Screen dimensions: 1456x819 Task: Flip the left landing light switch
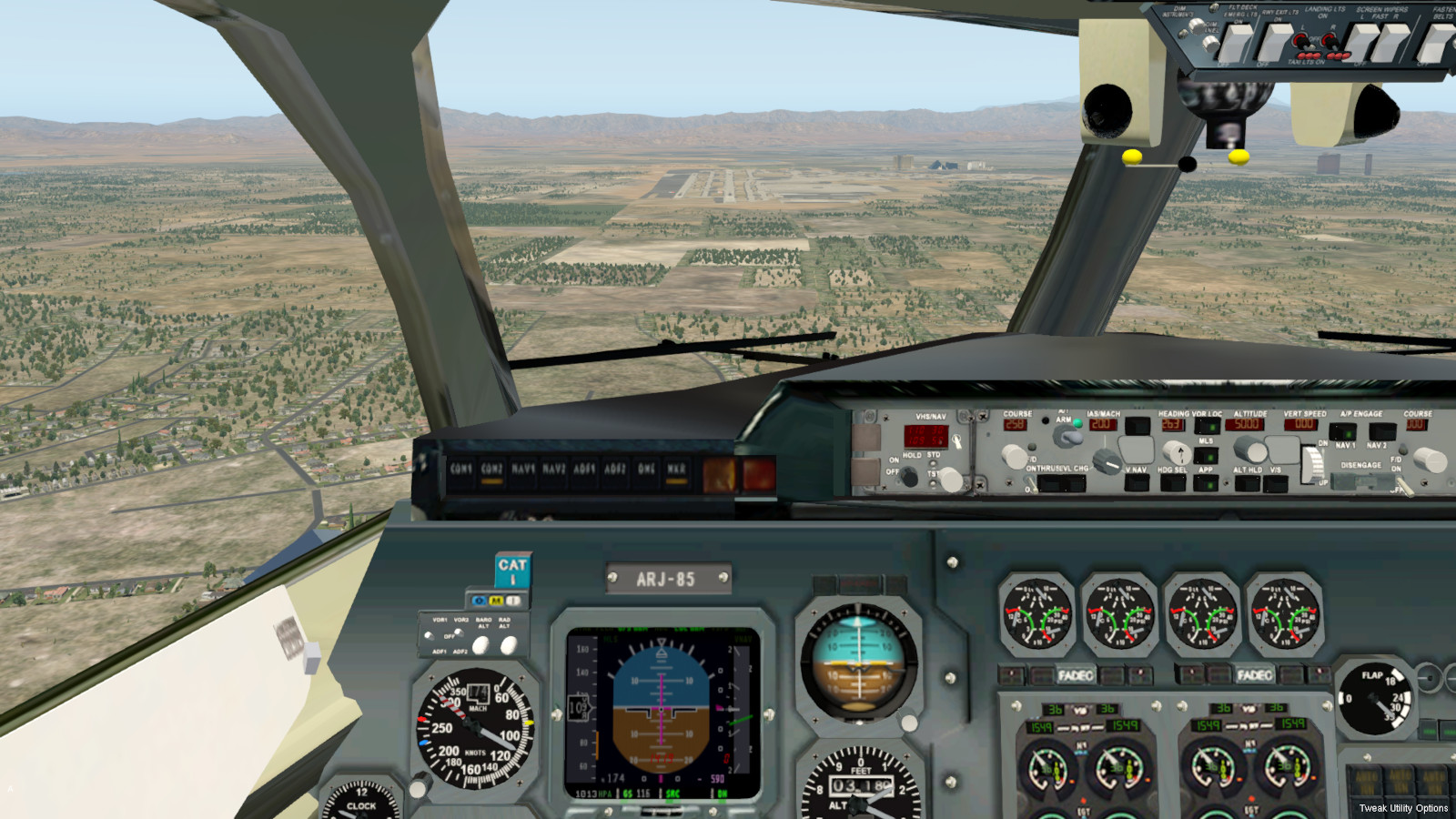coord(1302,41)
